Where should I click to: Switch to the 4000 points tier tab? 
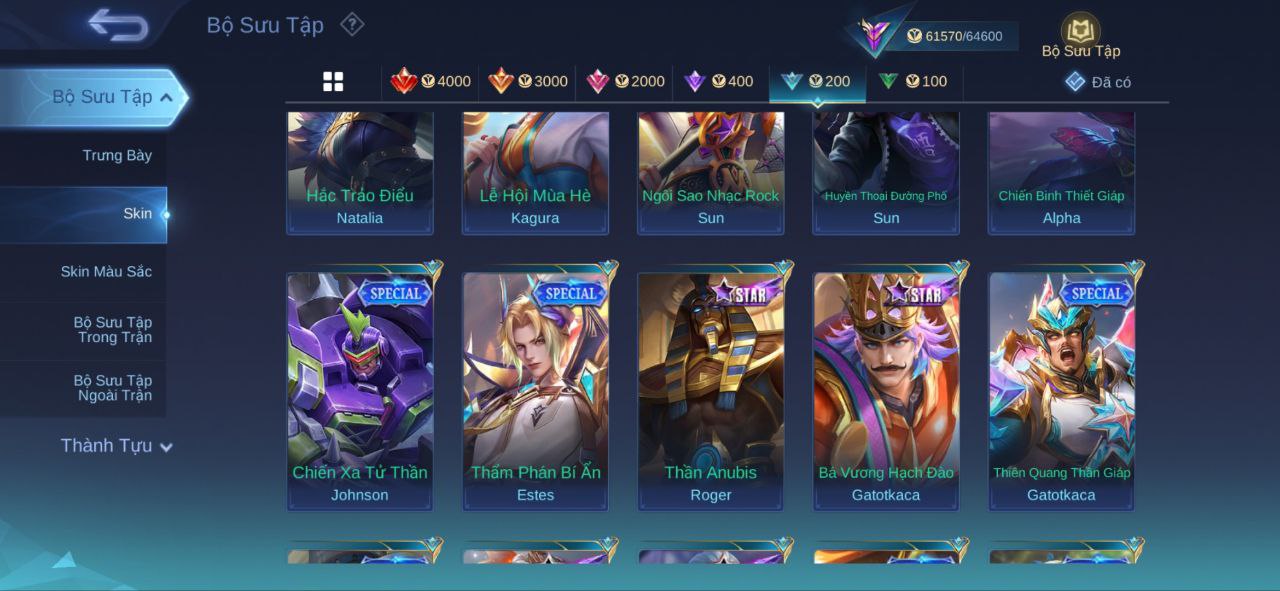tap(431, 82)
